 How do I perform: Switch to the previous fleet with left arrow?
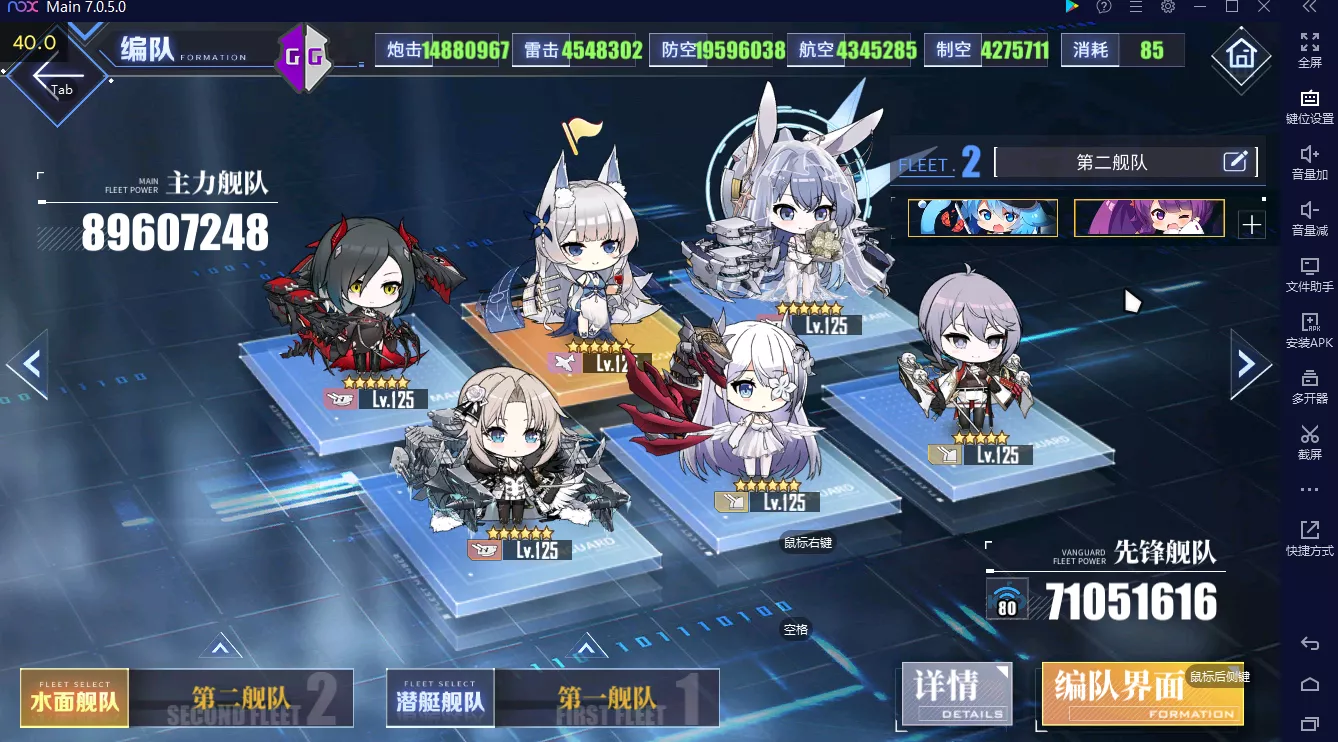coord(28,364)
